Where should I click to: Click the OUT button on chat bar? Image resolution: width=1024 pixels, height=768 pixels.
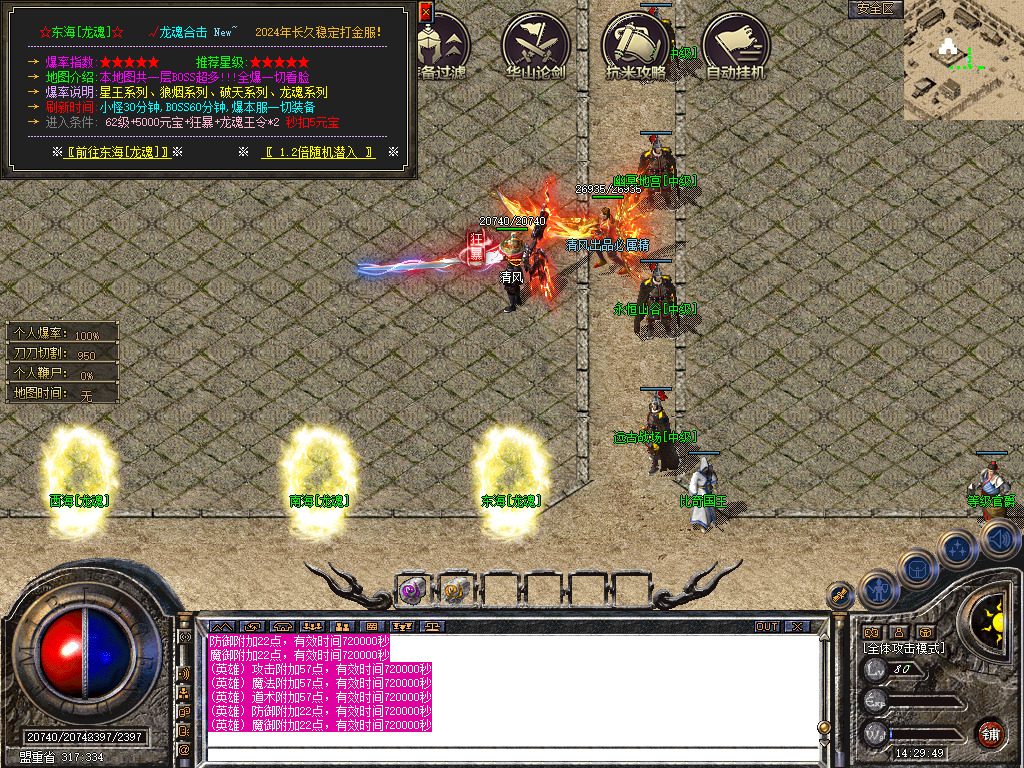[x=766, y=627]
